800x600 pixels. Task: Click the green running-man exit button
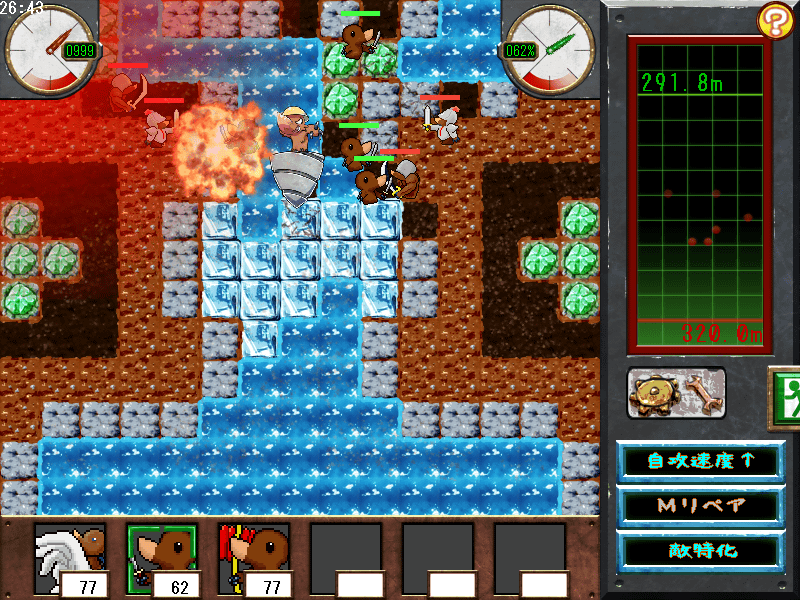786,391
